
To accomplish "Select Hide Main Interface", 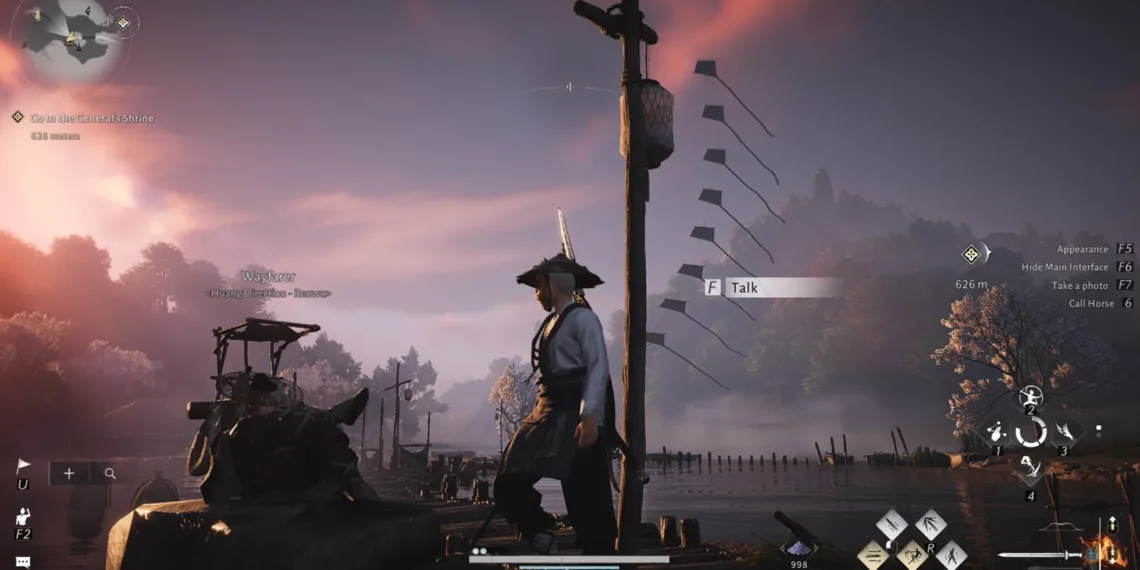I will [x=1064, y=267].
